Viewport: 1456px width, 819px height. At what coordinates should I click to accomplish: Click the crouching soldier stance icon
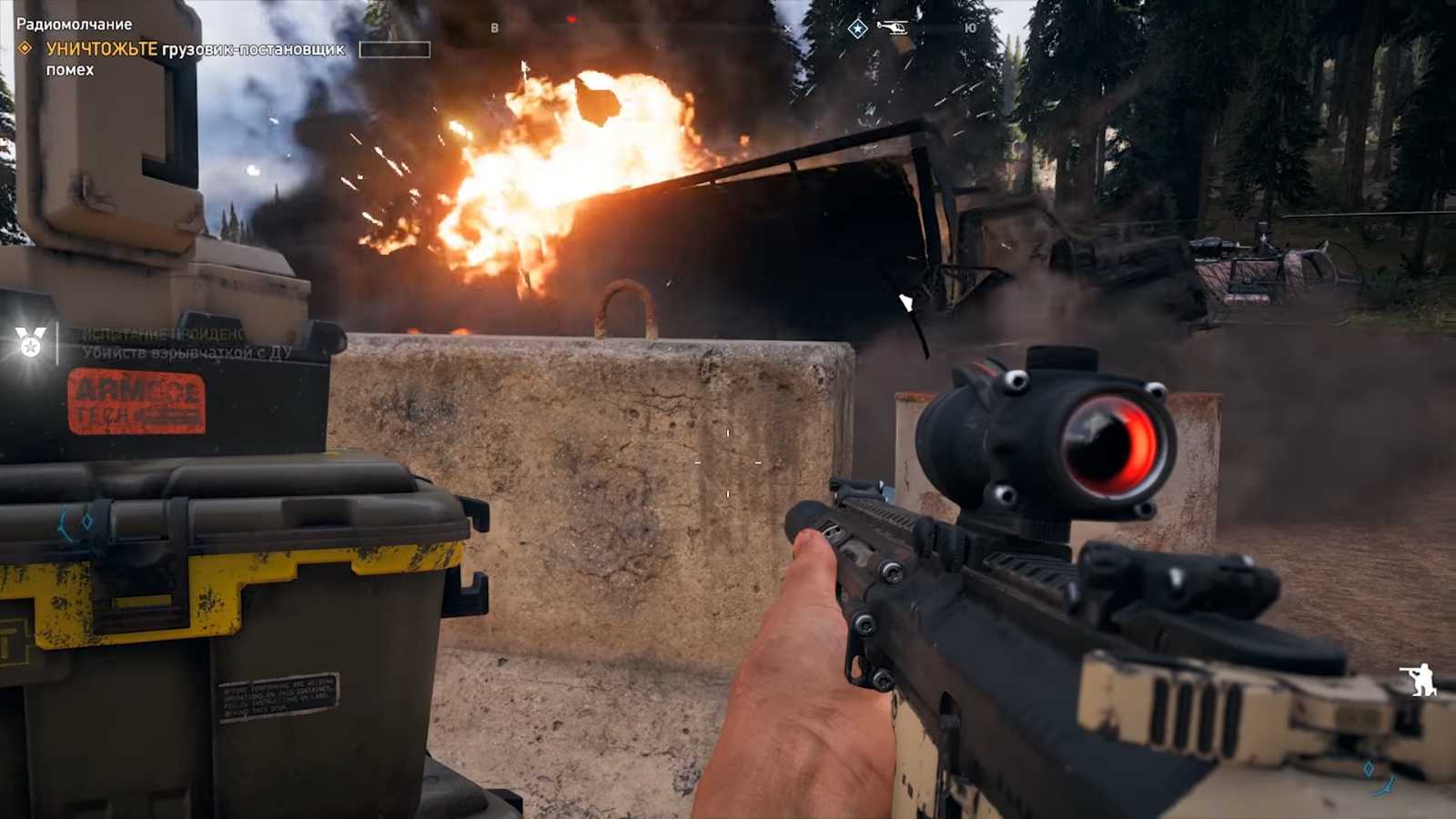(1418, 679)
